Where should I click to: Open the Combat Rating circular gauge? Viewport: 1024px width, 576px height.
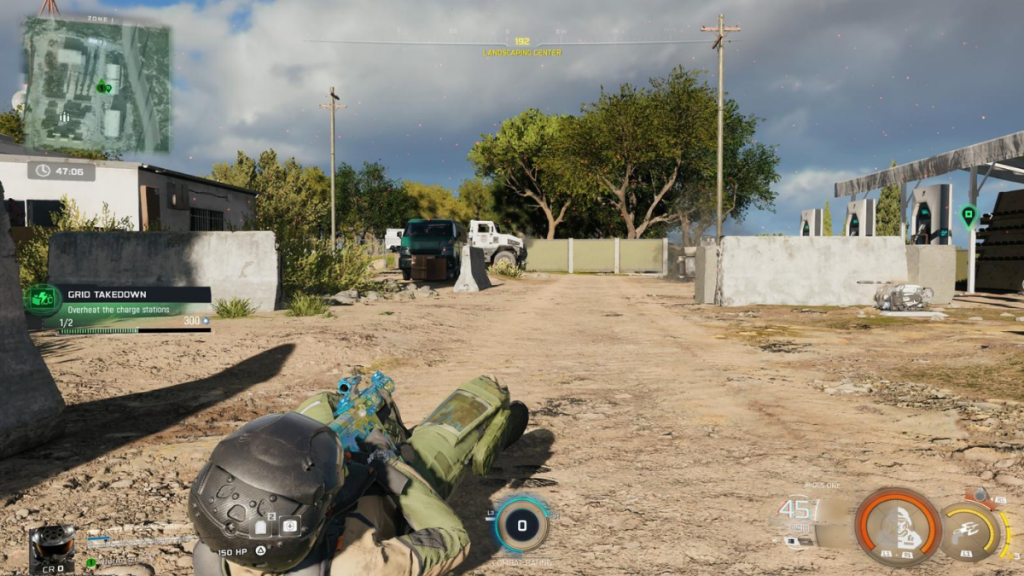coord(522,524)
